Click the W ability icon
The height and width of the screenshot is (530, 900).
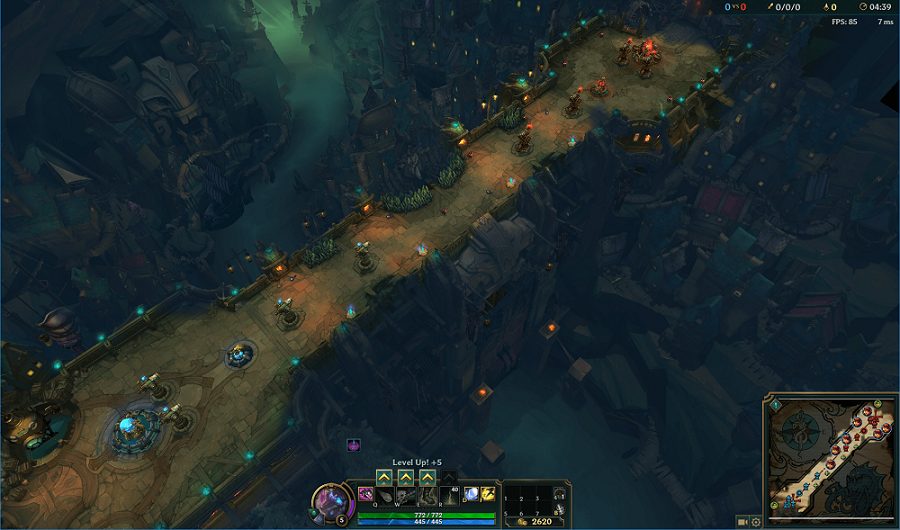[405, 494]
